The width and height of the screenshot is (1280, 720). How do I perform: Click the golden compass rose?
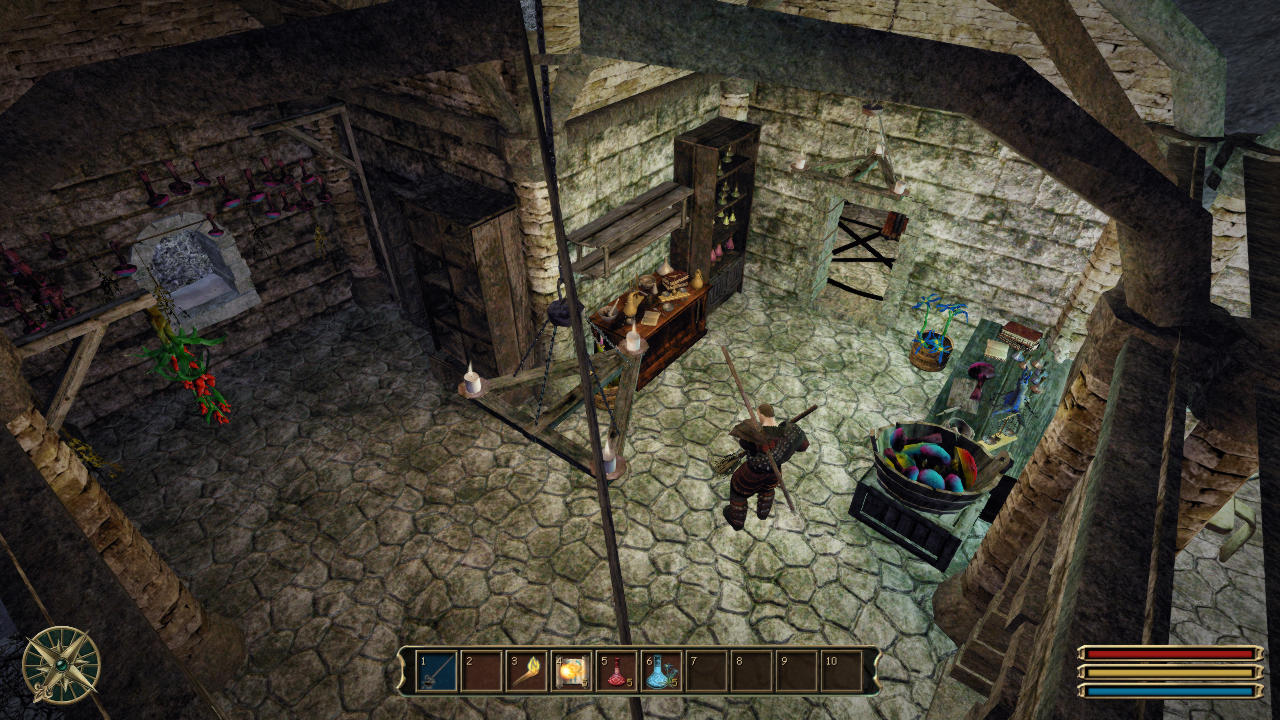coord(61,665)
